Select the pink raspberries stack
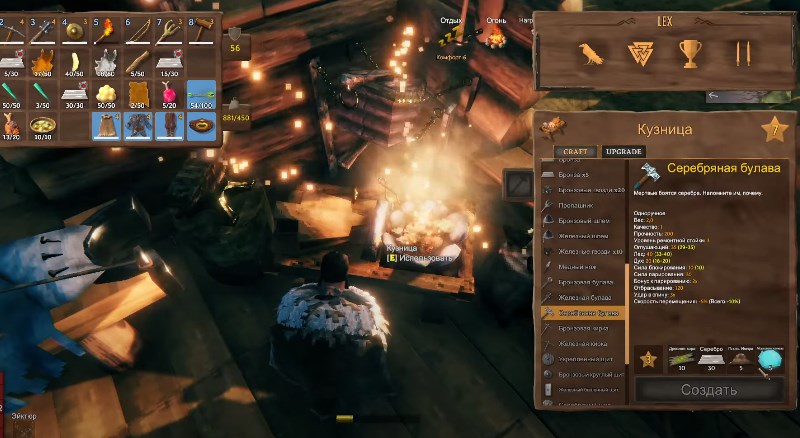This screenshot has height=438, width=800. pyautogui.click(x=170, y=94)
